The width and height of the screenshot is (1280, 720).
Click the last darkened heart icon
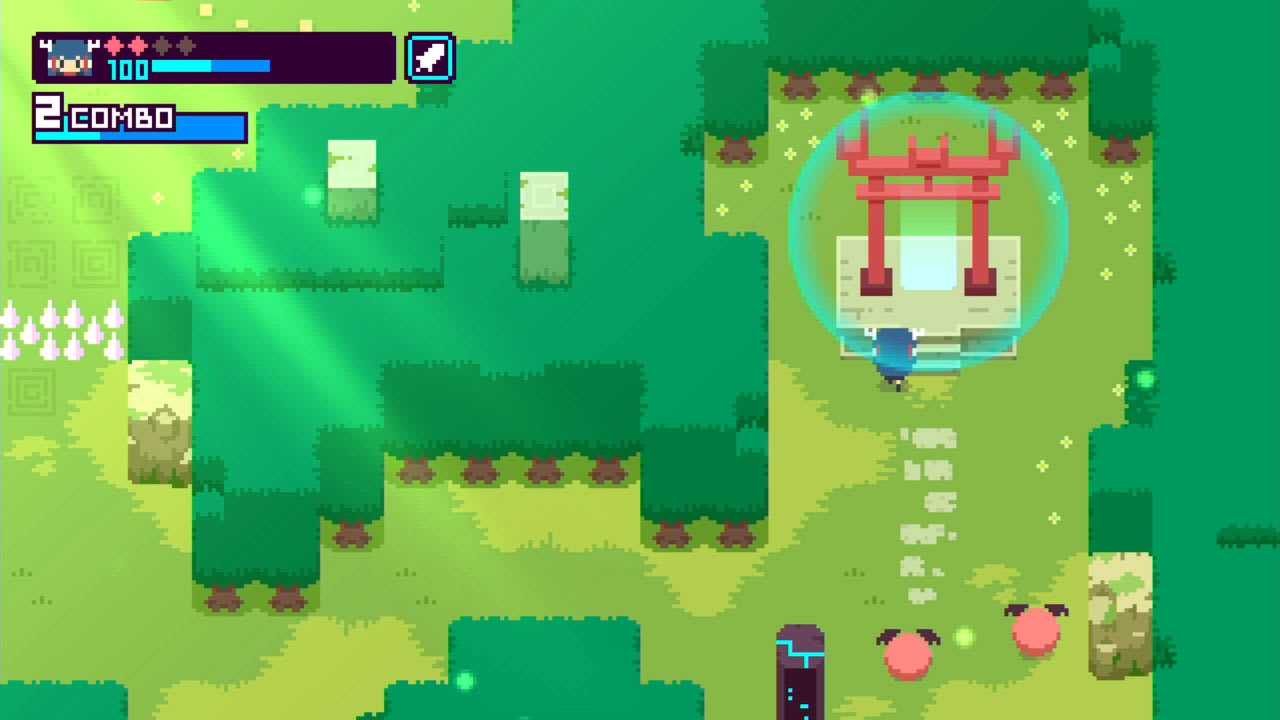[185, 47]
